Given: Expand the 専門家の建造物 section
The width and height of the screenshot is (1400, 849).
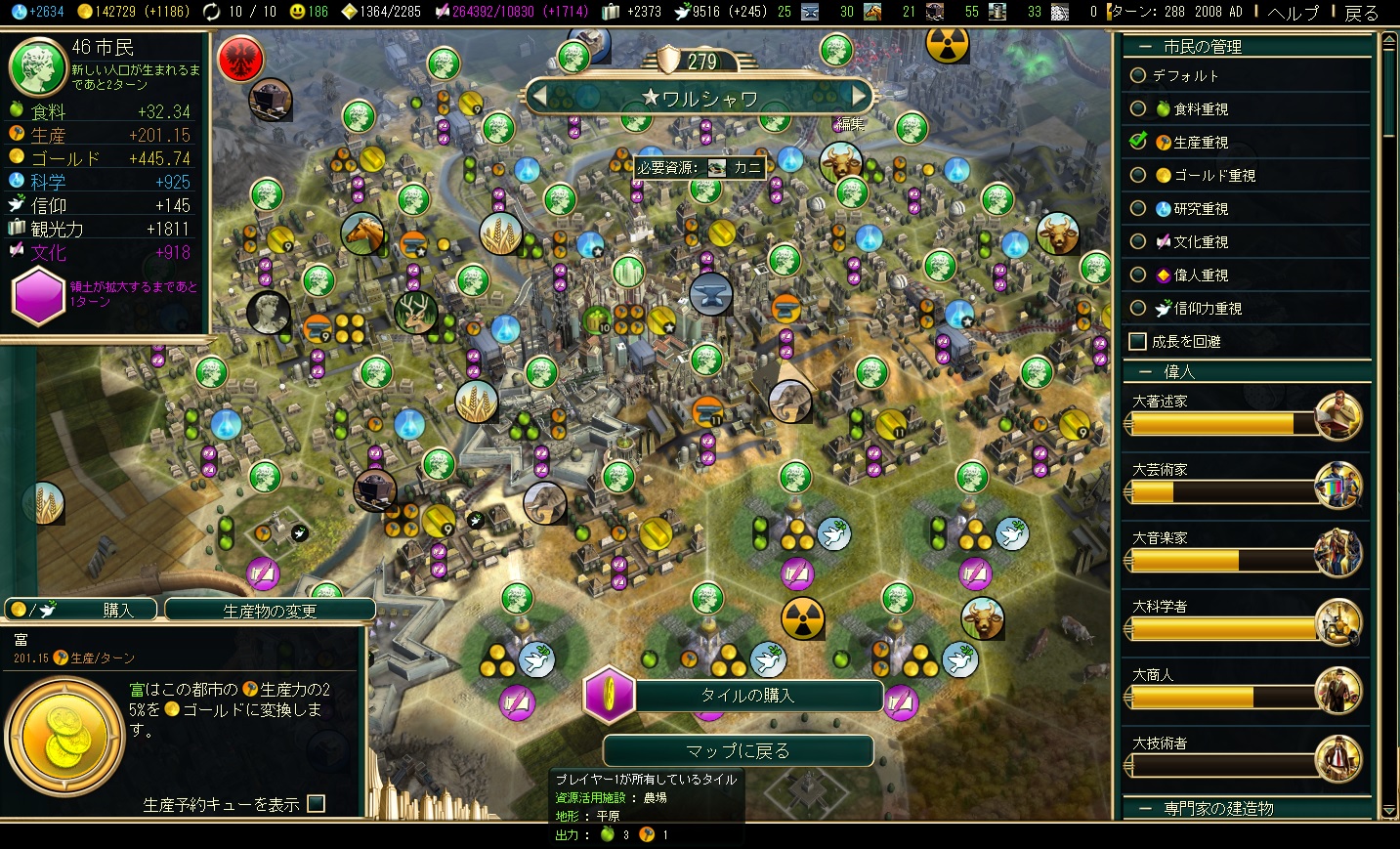Looking at the screenshot, I should 1217,808.
